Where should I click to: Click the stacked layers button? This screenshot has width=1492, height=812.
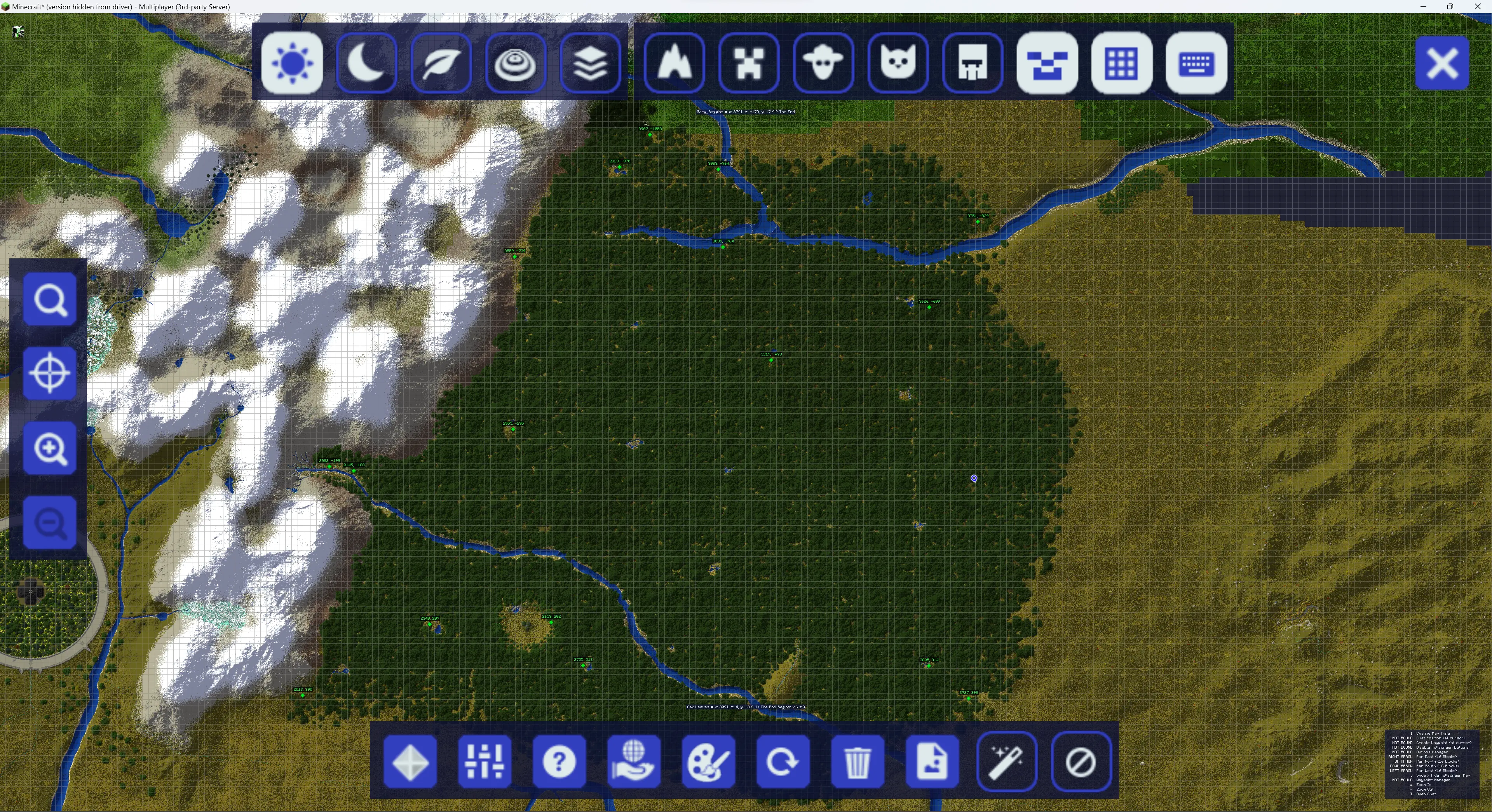coord(590,63)
